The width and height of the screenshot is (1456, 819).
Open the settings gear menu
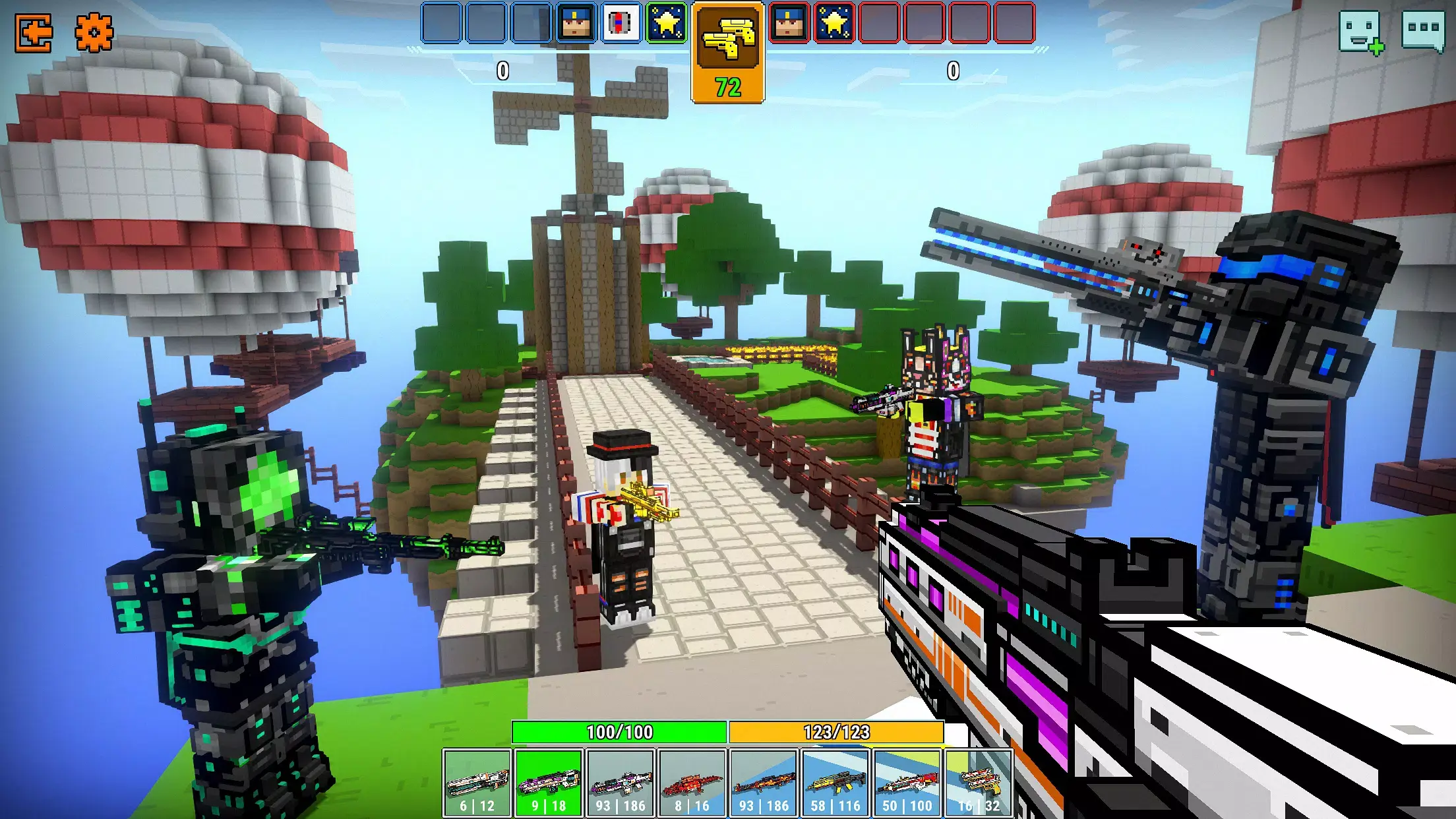coord(94,30)
